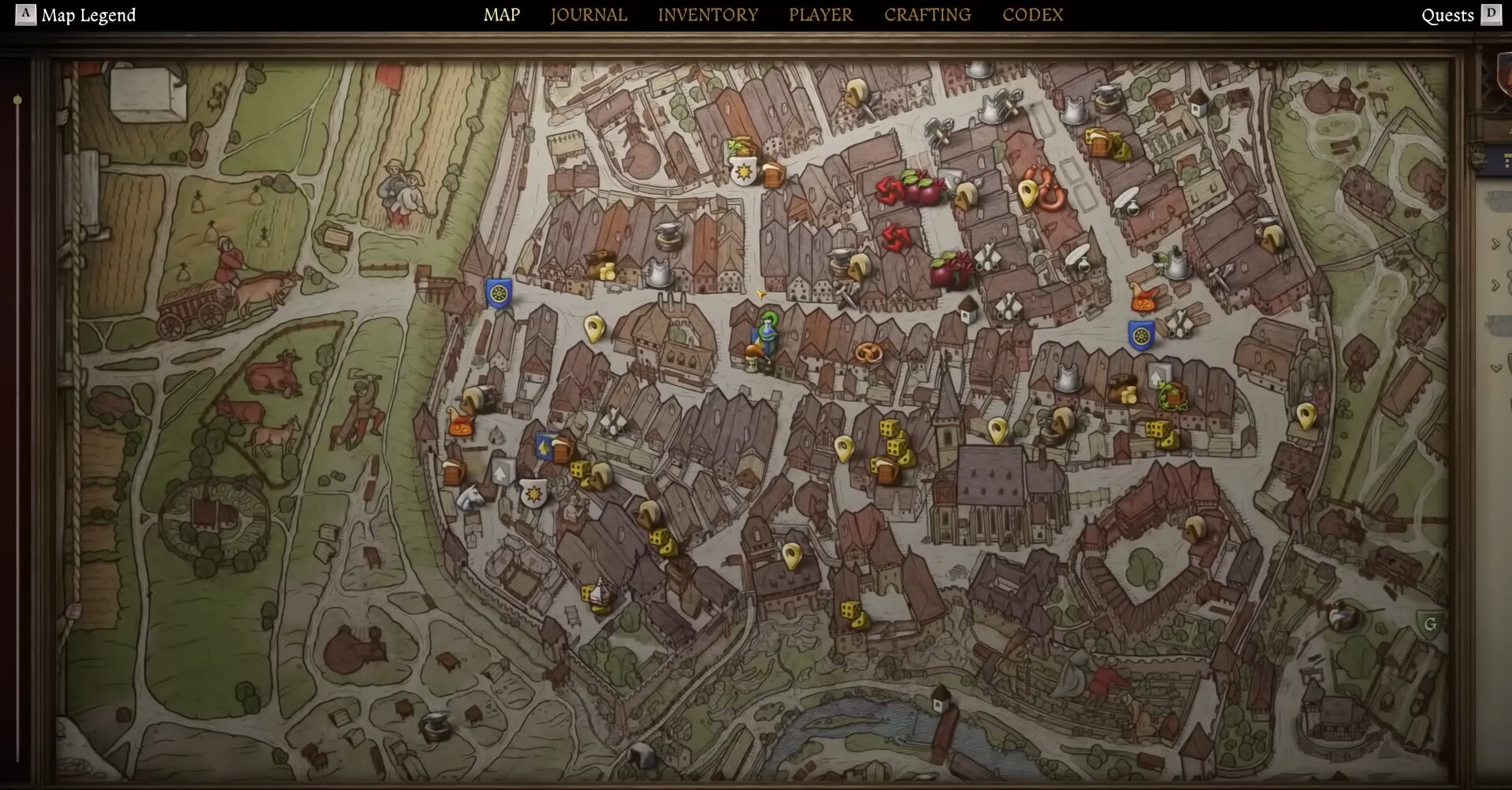Viewport: 1512px width, 790px height.
Task: Switch to the INVENTORY tab
Action: pos(708,14)
